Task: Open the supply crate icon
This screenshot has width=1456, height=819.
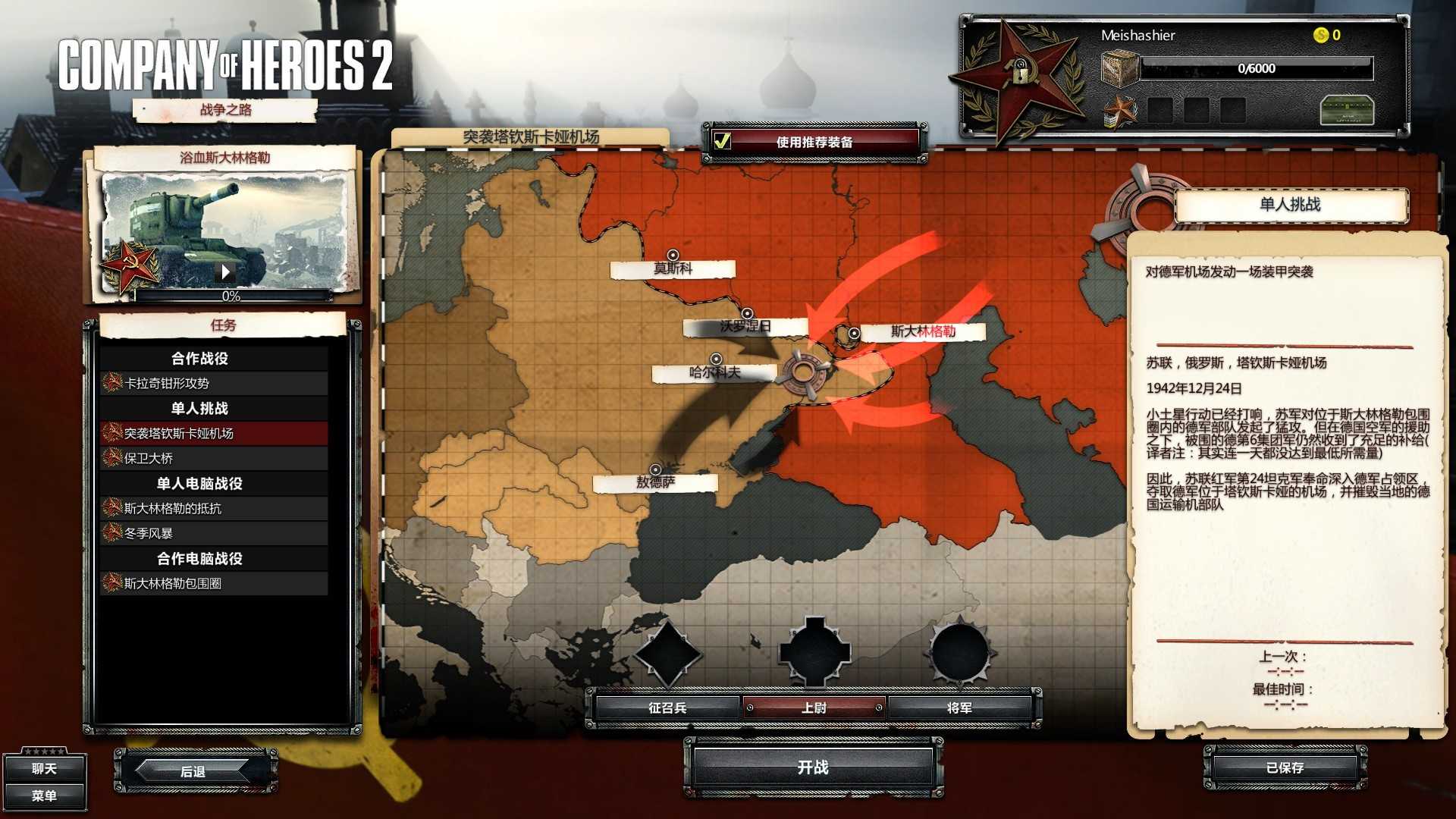Action: point(1120,69)
